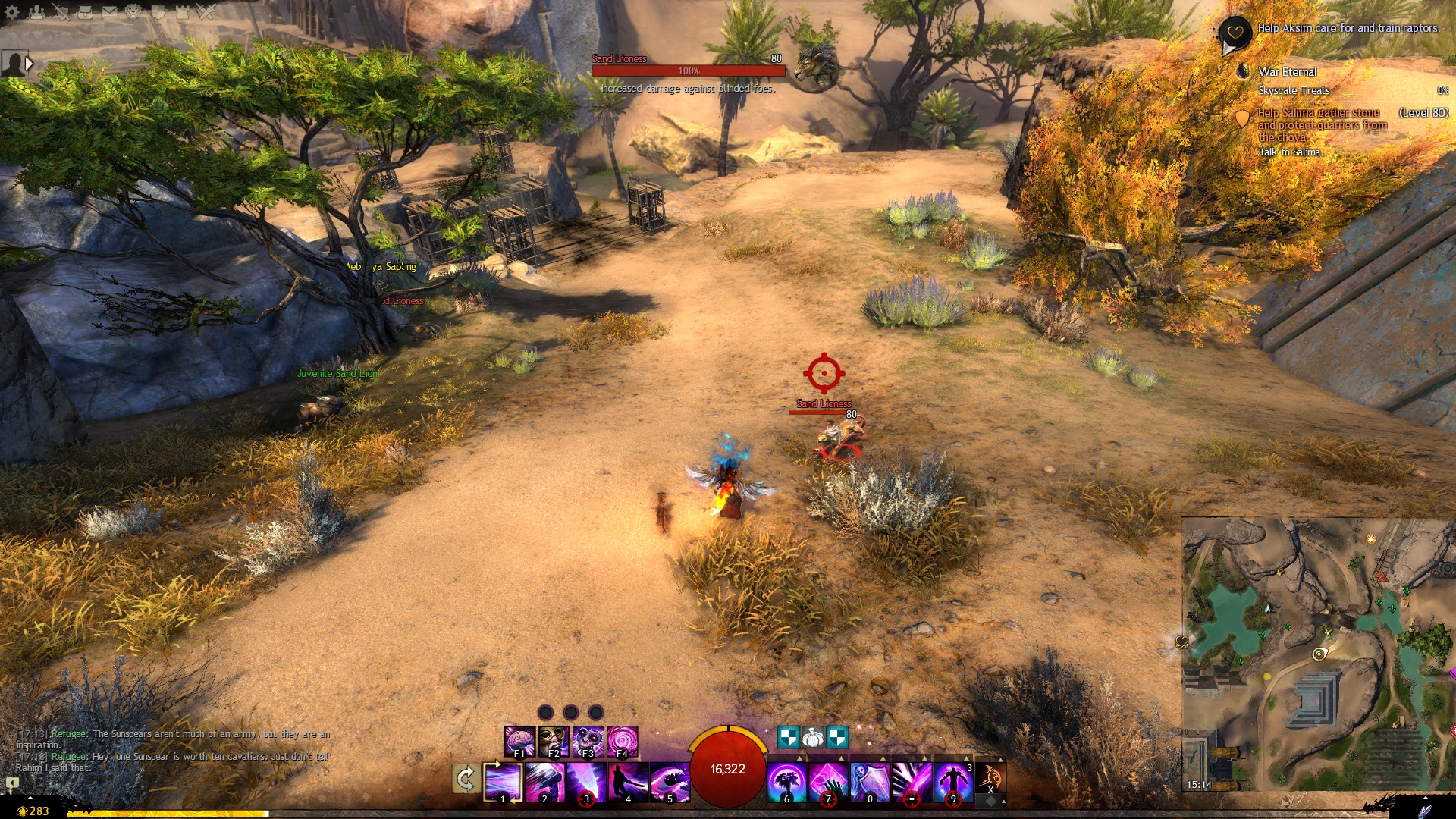Click the minimap
Screen dimensions: 1456x819
click(1318, 654)
